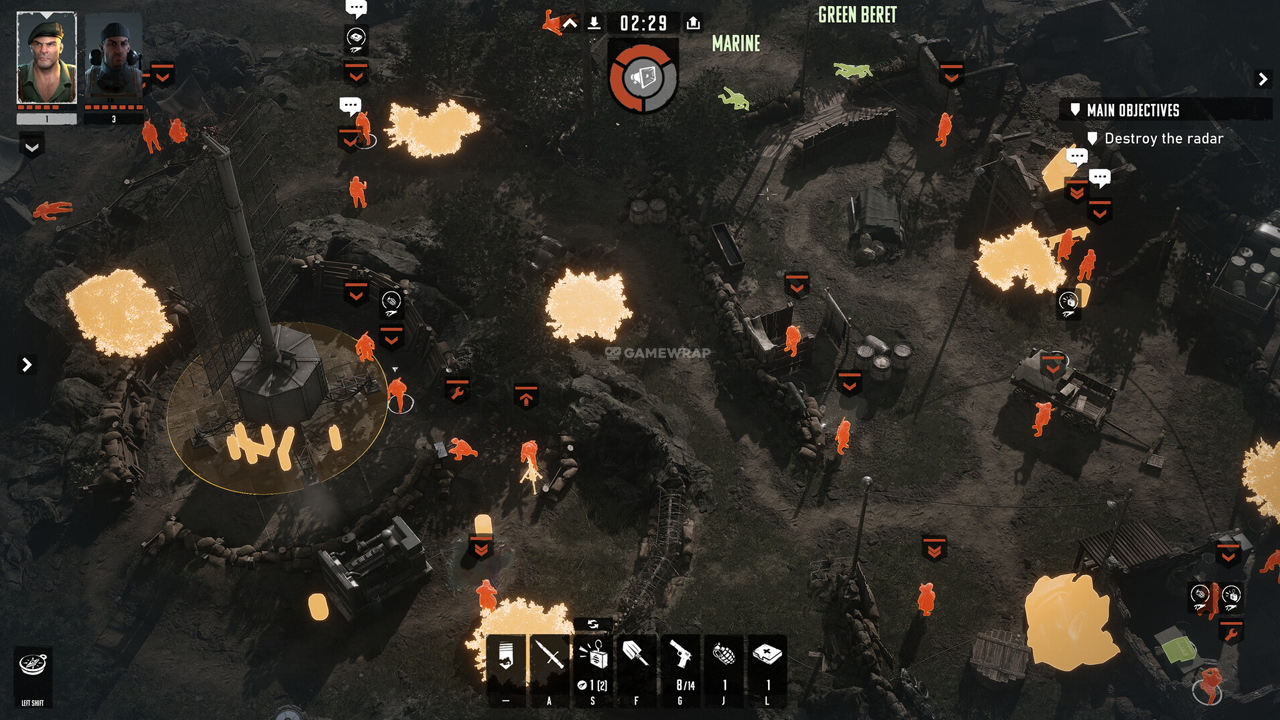Click the megaphone alarm status indicator
Viewport: 1280px width, 720px height.
click(x=643, y=76)
